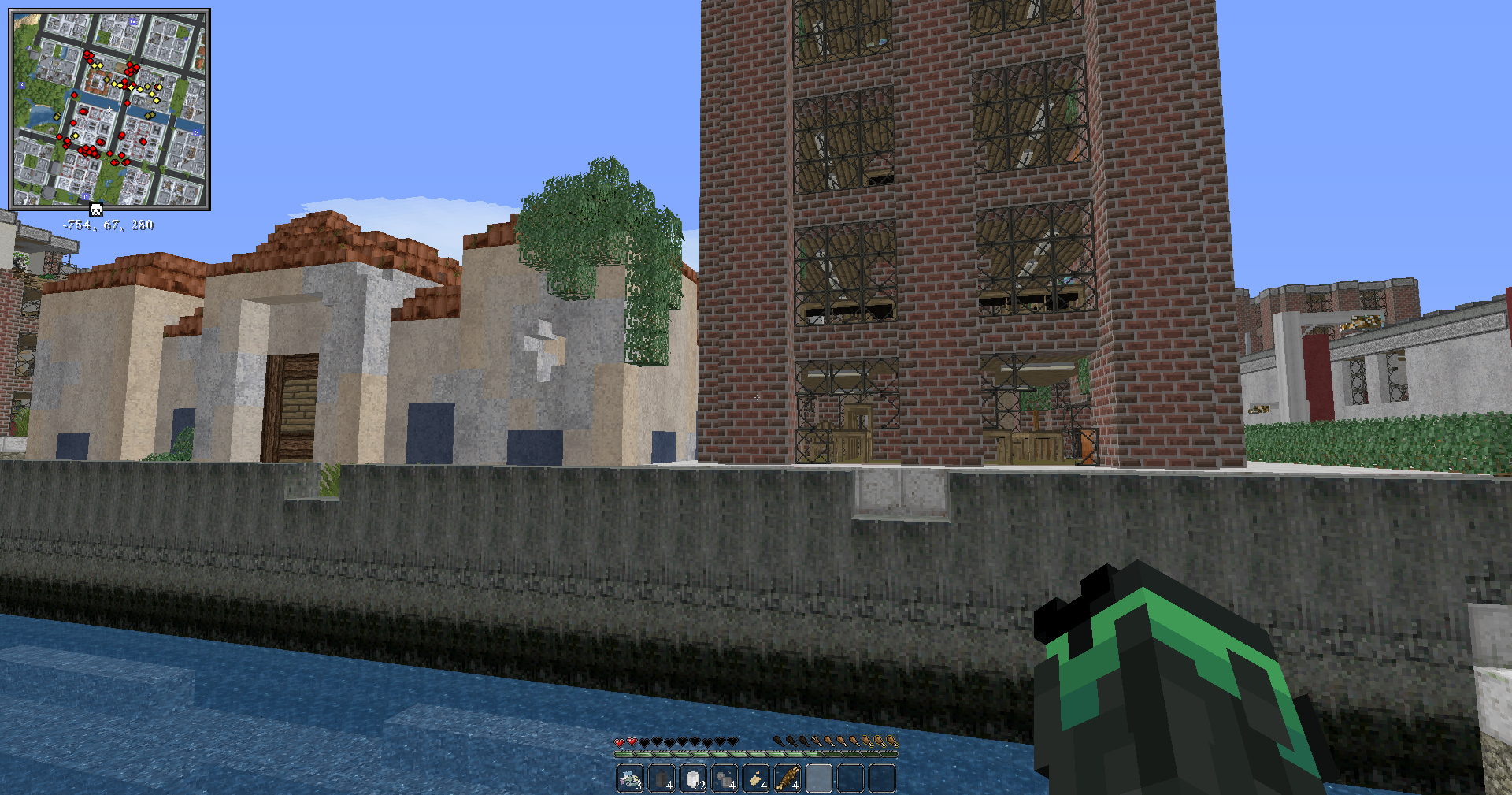The height and width of the screenshot is (795, 1512).
Task: Select the dark charcoal item in hotbar slot two
Action: [661, 777]
